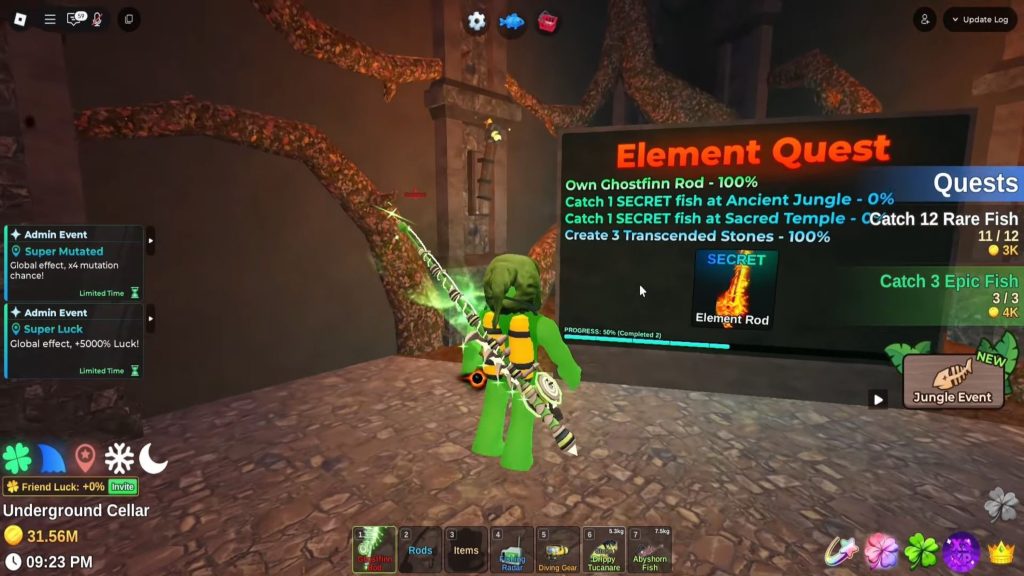The width and height of the screenshot is (1024, 576).
Task: Open the gear settings icon
Action: click(477, 21)
